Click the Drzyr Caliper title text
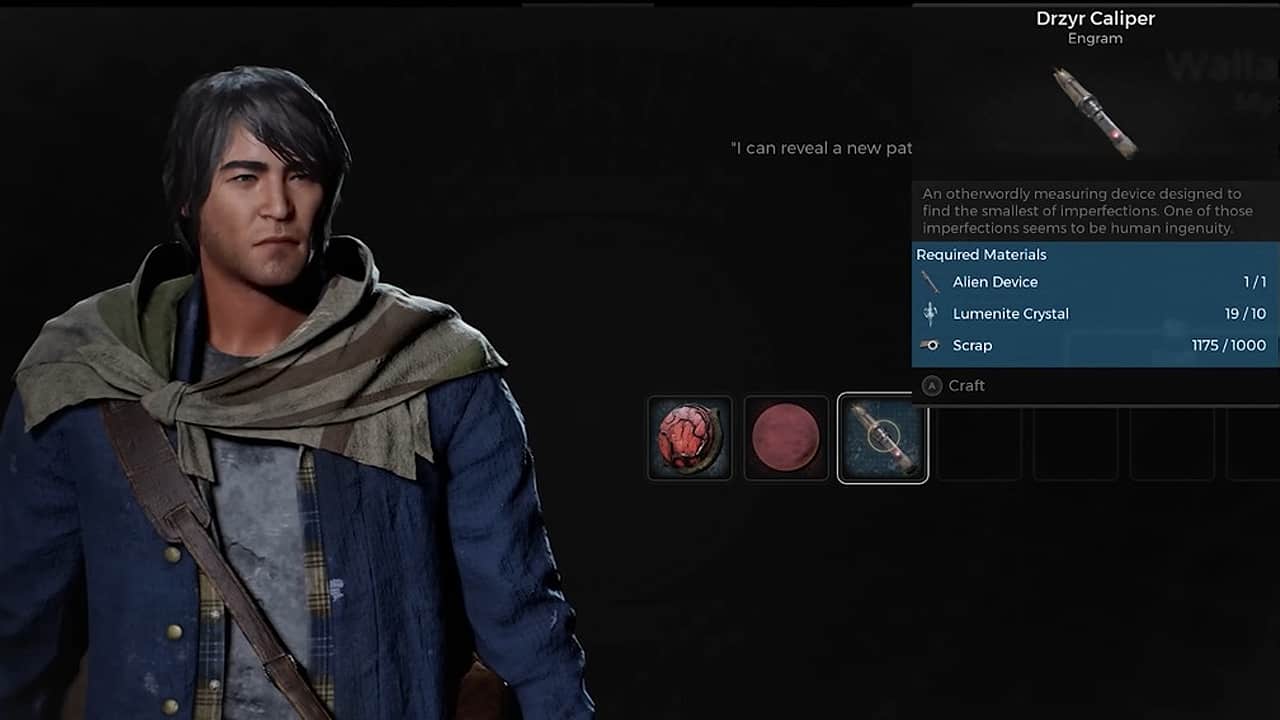The image size is (1280, 720). [1096, 18]
